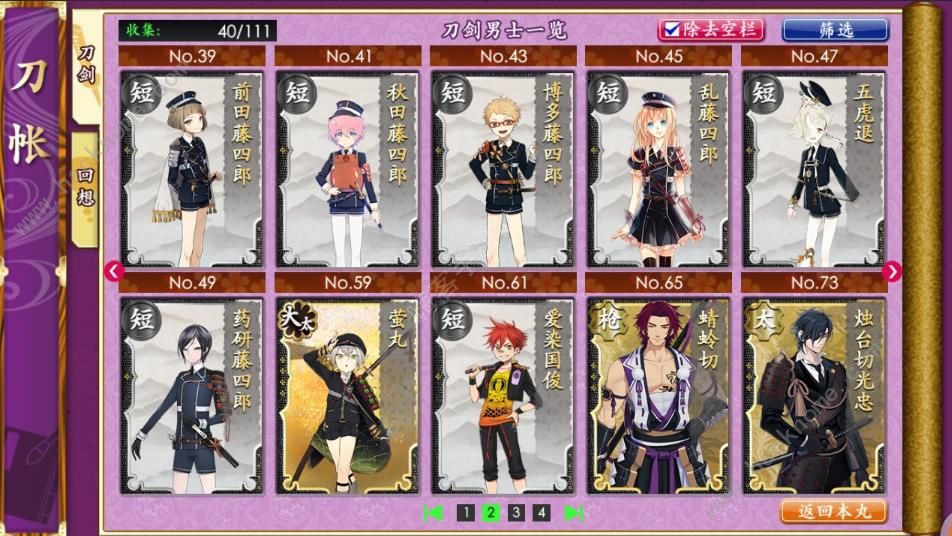Viewport: 952px width, 536px height.
Task: Go to page 1
Action: [465, 513]
